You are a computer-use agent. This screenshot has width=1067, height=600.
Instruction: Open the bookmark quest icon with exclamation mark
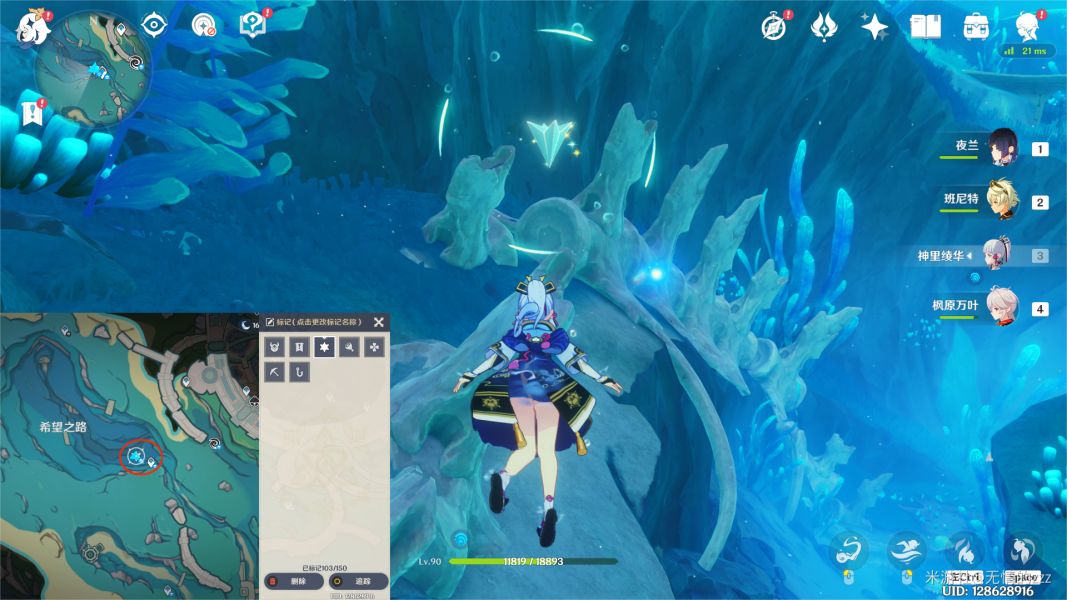pyautogui.click(x=32, y=113)
